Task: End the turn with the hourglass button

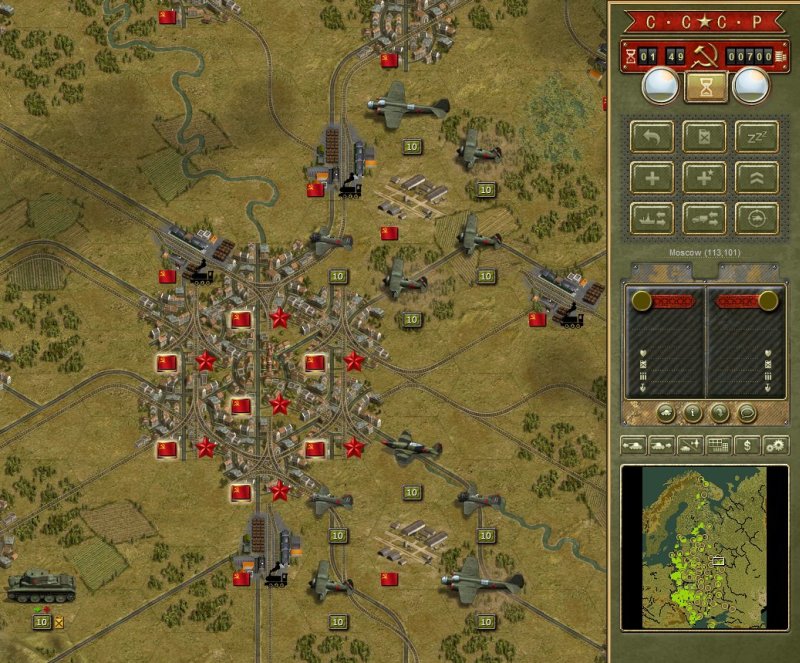Action: point(704,88)
